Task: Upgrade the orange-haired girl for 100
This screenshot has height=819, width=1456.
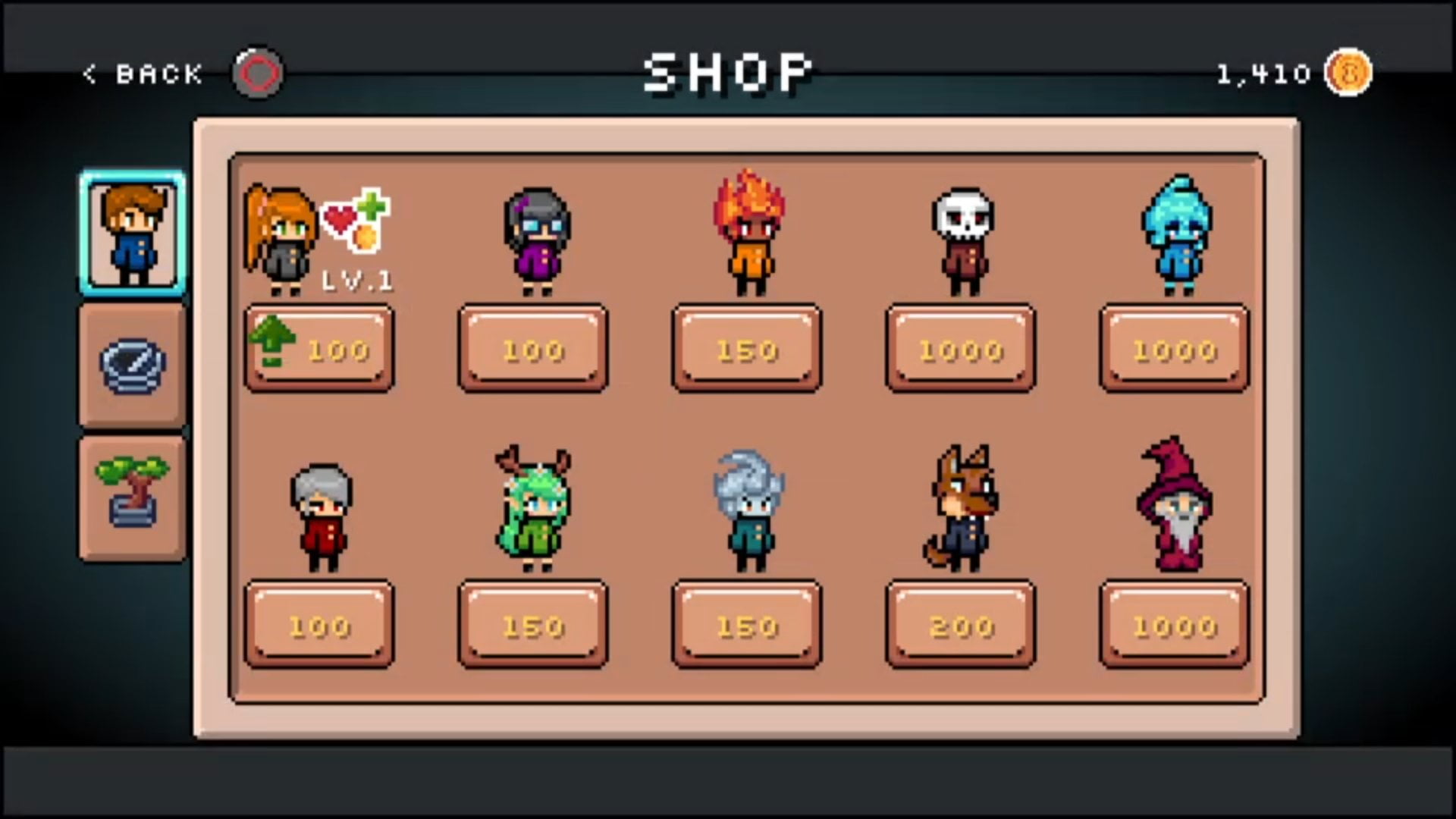Action: pos(319,349)
